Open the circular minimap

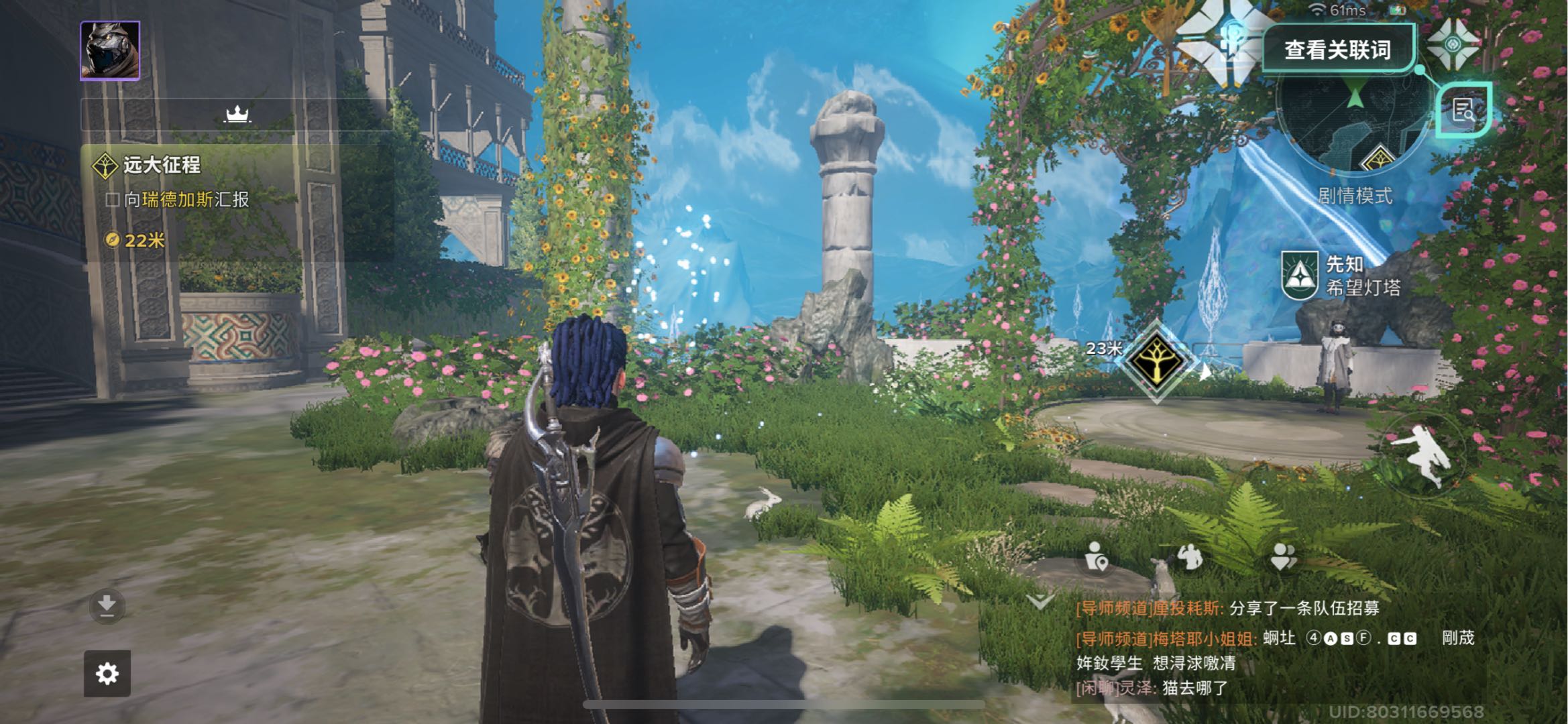click(x=1355, y=127)
